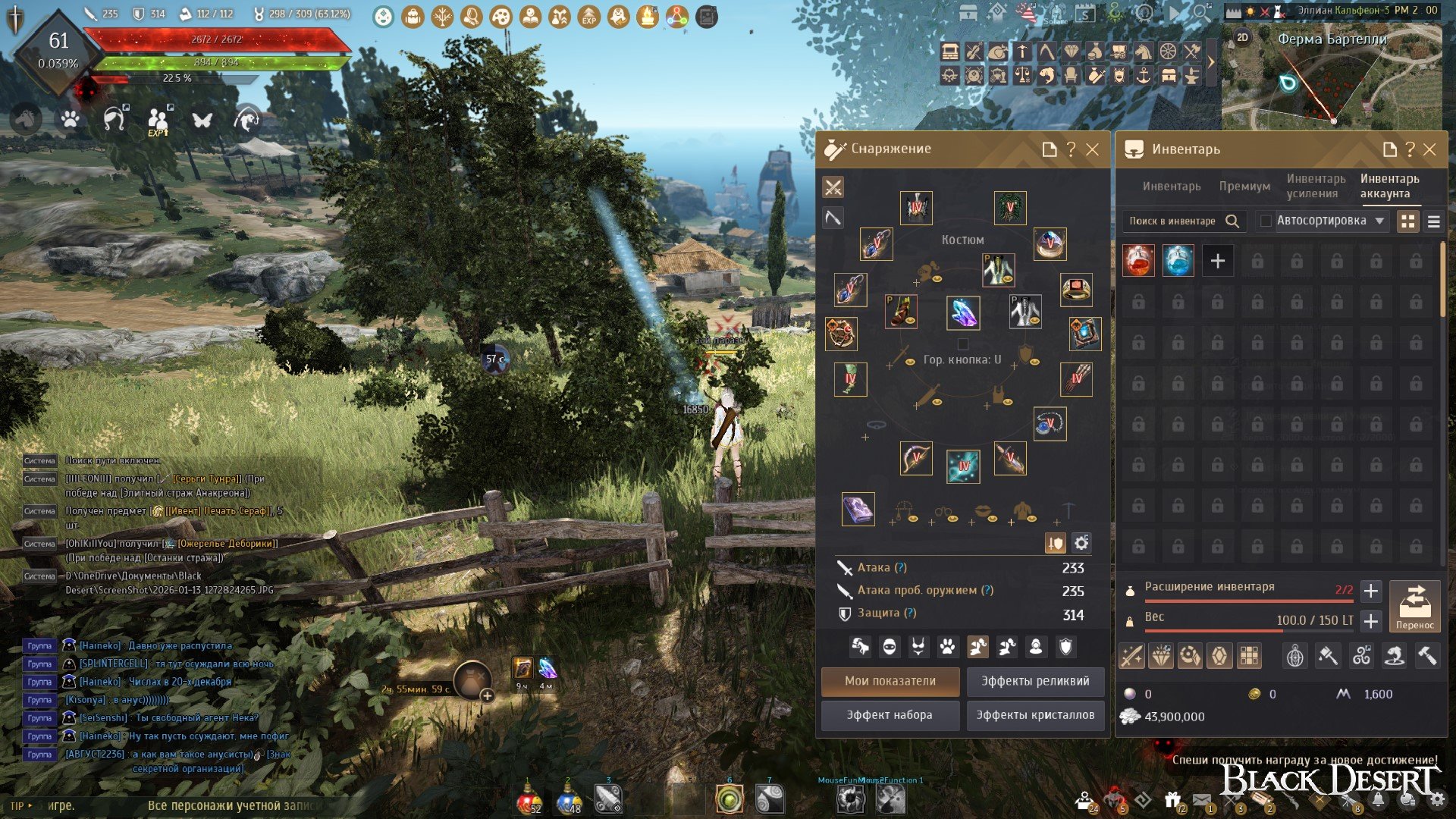The height and width of the screenshot is (819, 1456).
Task: Open Эффекты кристаллов crystal effects
Action: (1035, 715)
